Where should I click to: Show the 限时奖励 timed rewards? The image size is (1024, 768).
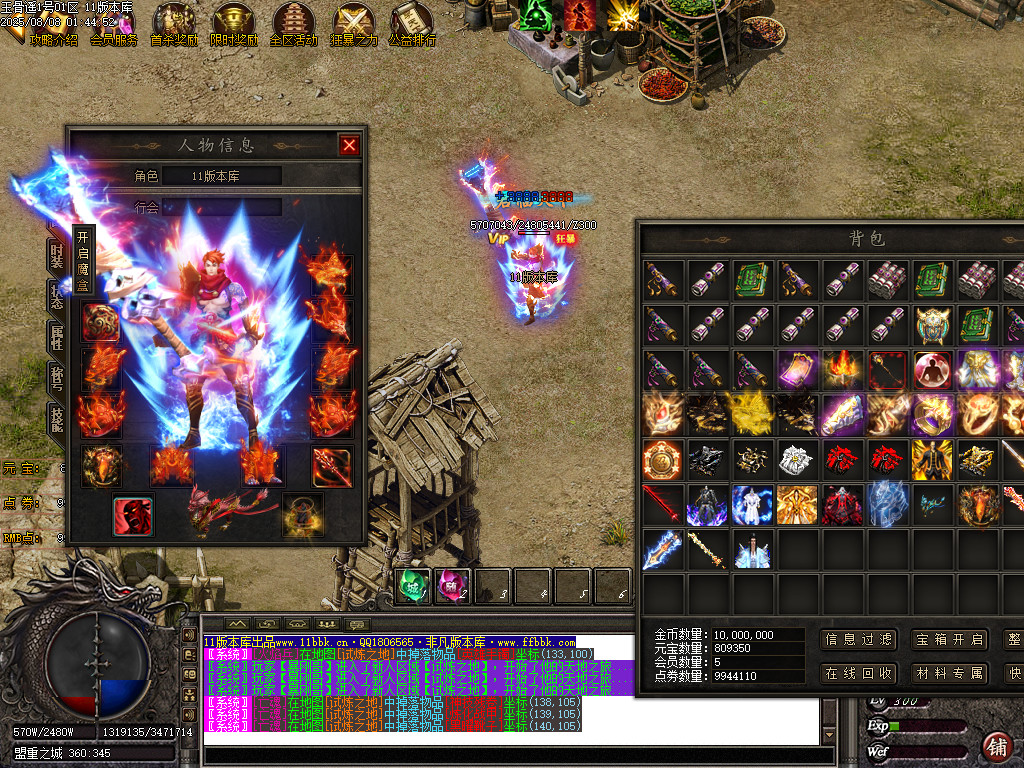(234, 25)
